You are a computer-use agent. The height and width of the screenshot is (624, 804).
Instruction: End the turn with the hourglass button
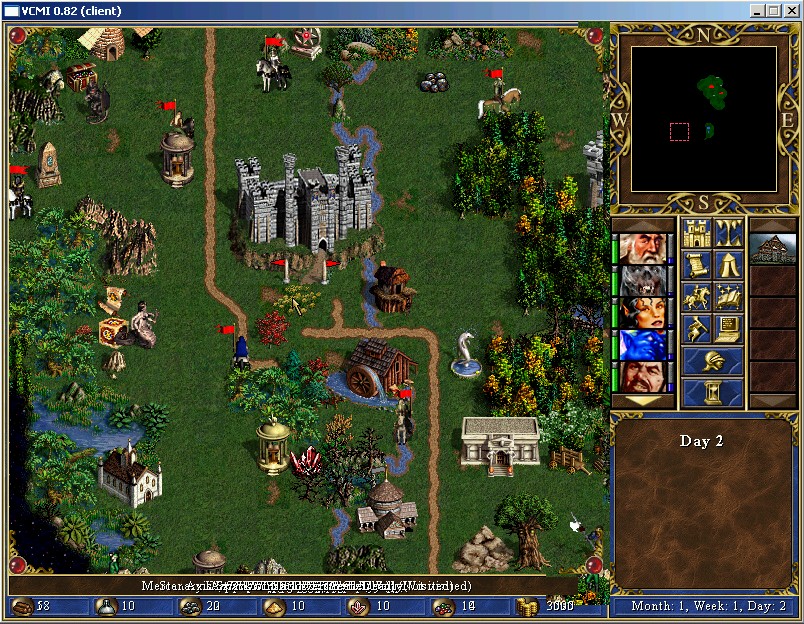point(713,392)
